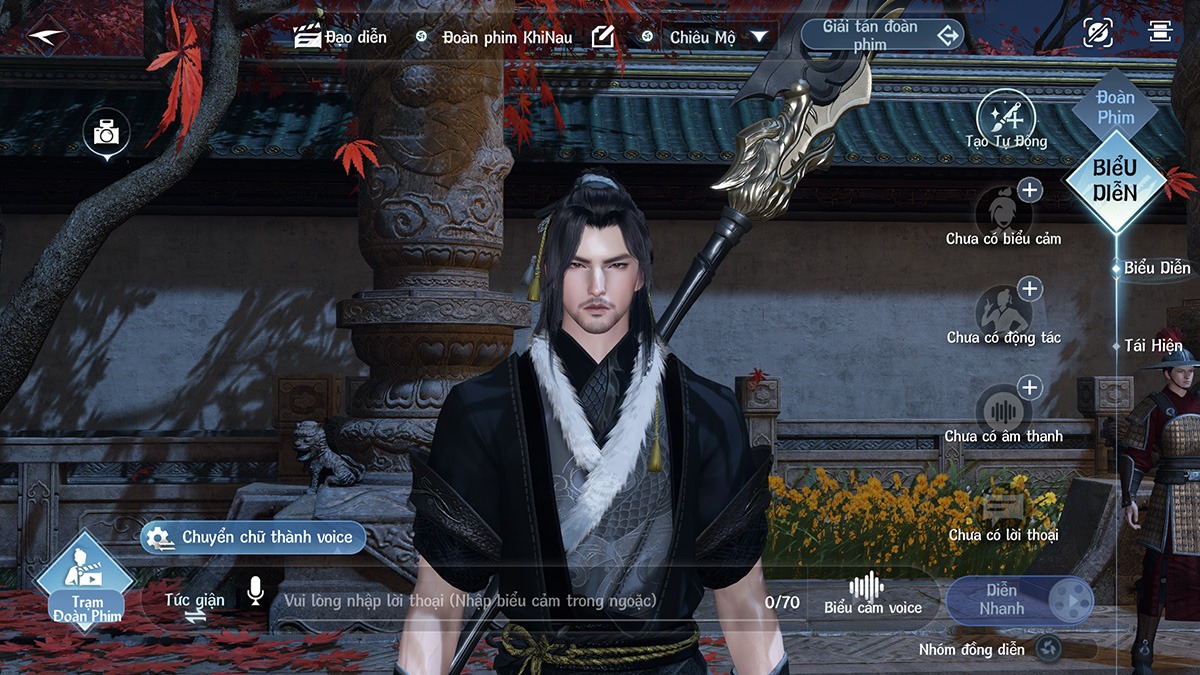The height and width of the screenshot is (675, 1200).
Task: Open the Đạo diễn director menu
Action: pyautogui.click(x=341, y=37)
